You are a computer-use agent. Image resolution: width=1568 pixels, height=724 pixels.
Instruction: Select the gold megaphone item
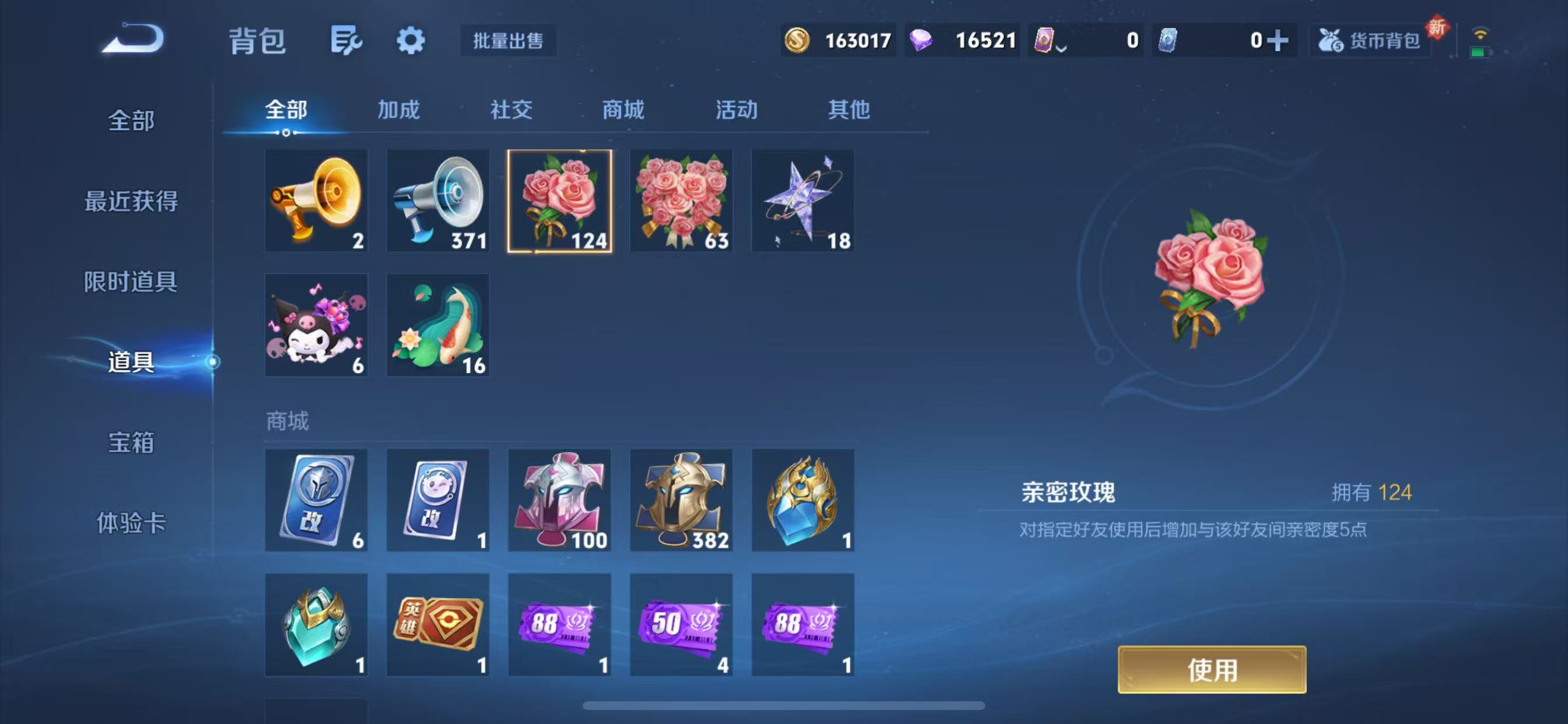pyautogui.click(x=316, y=201)
